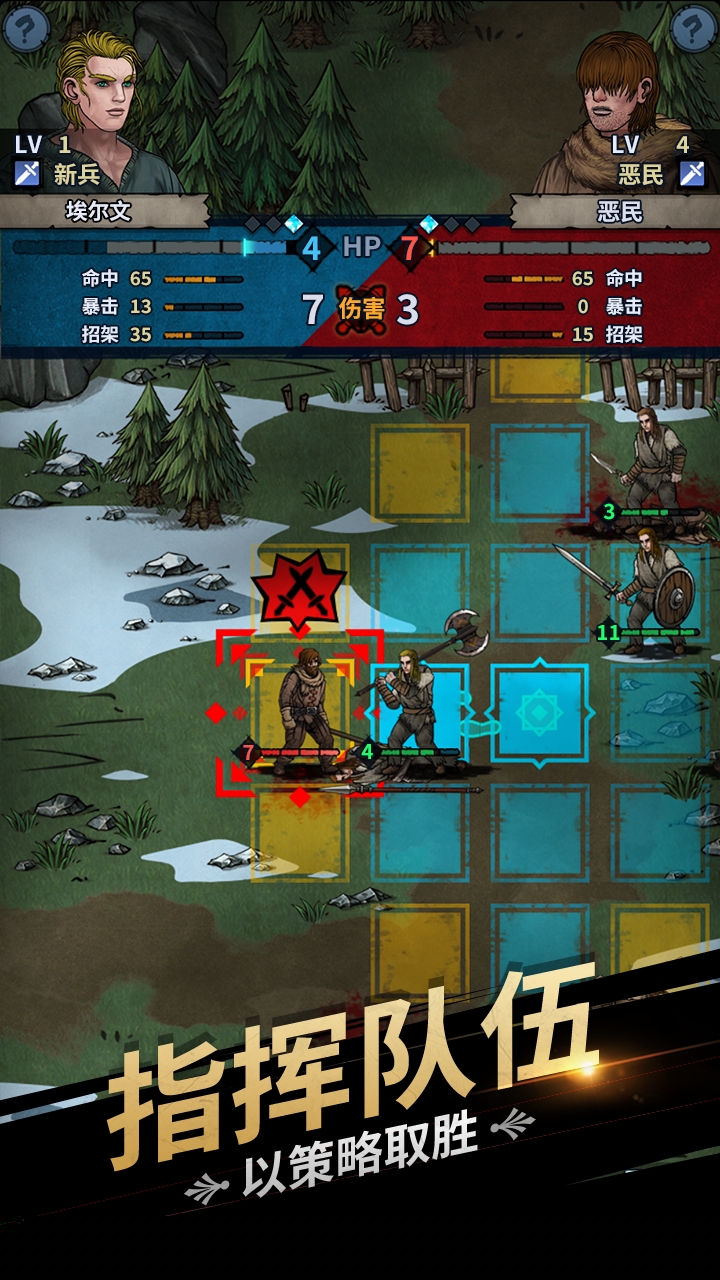
Task: Open the help button beside Elwin's portrait
Action: 26,27
